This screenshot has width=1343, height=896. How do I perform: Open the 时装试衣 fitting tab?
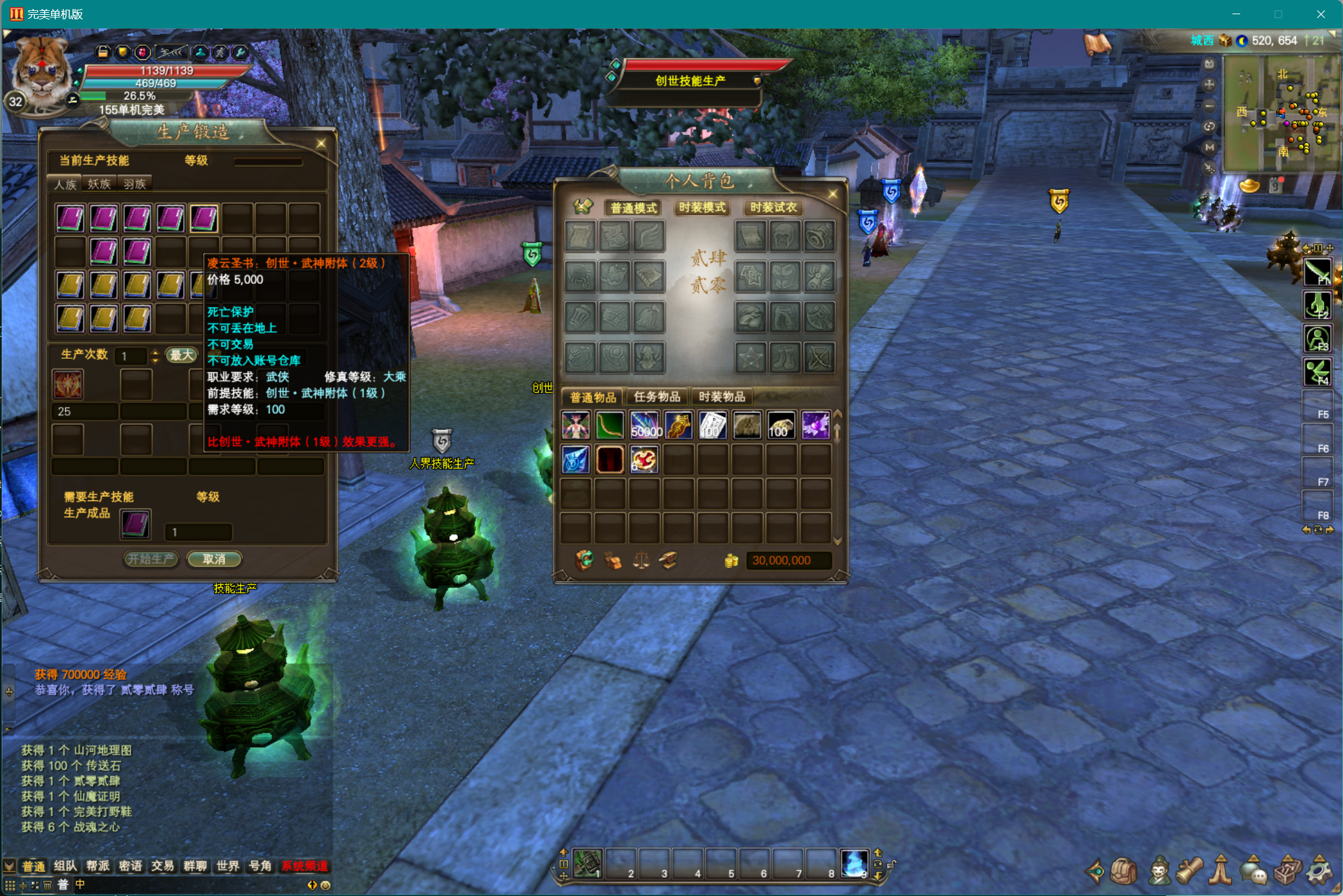click(x=773, y=208)
